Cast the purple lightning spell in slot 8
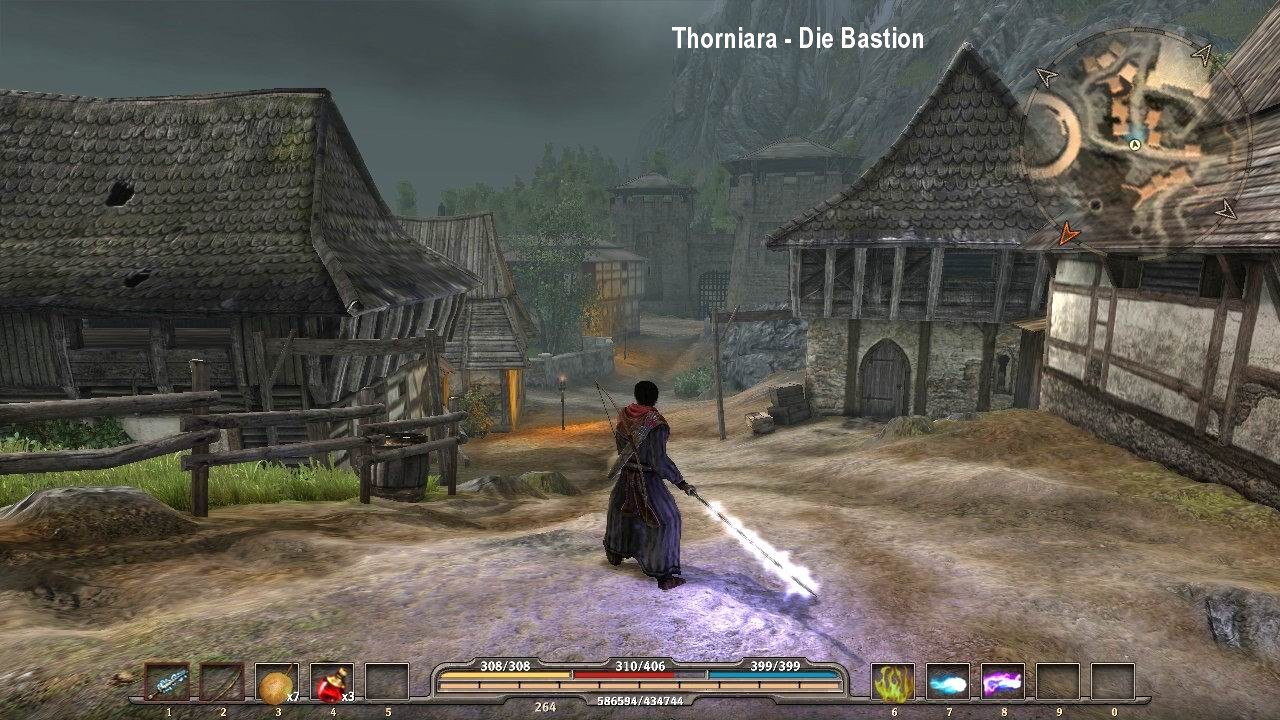The height and width of the screenshot is (720, 1280). click(1003, 681)
